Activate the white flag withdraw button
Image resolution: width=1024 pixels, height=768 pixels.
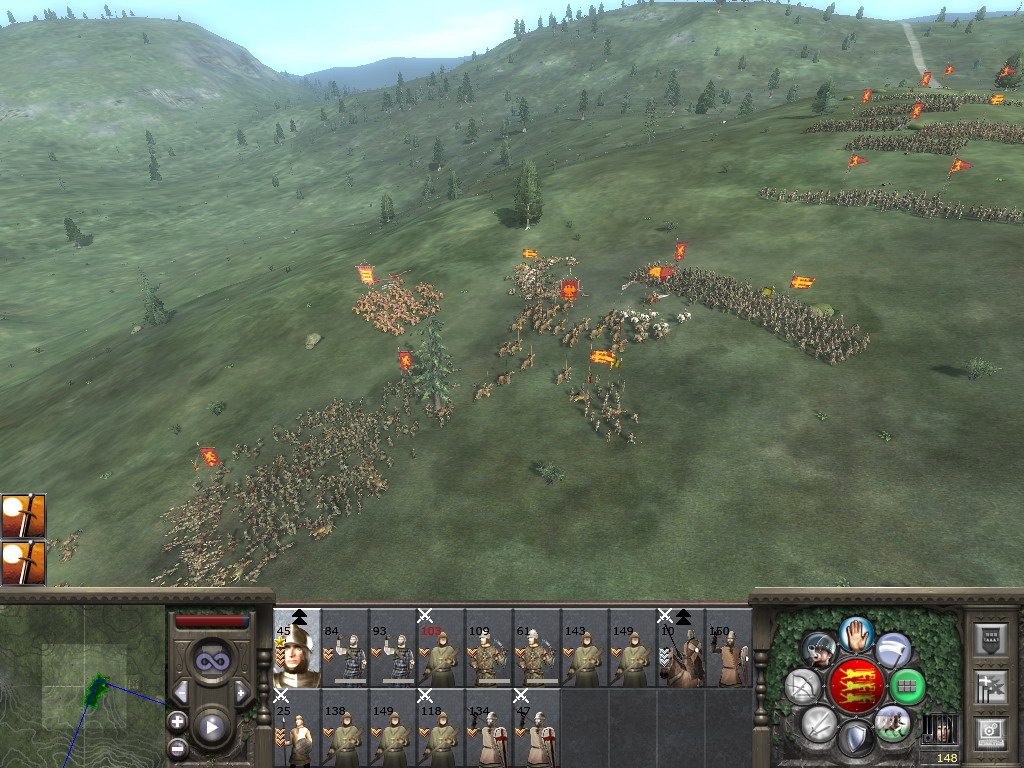(x=893, y=650)
